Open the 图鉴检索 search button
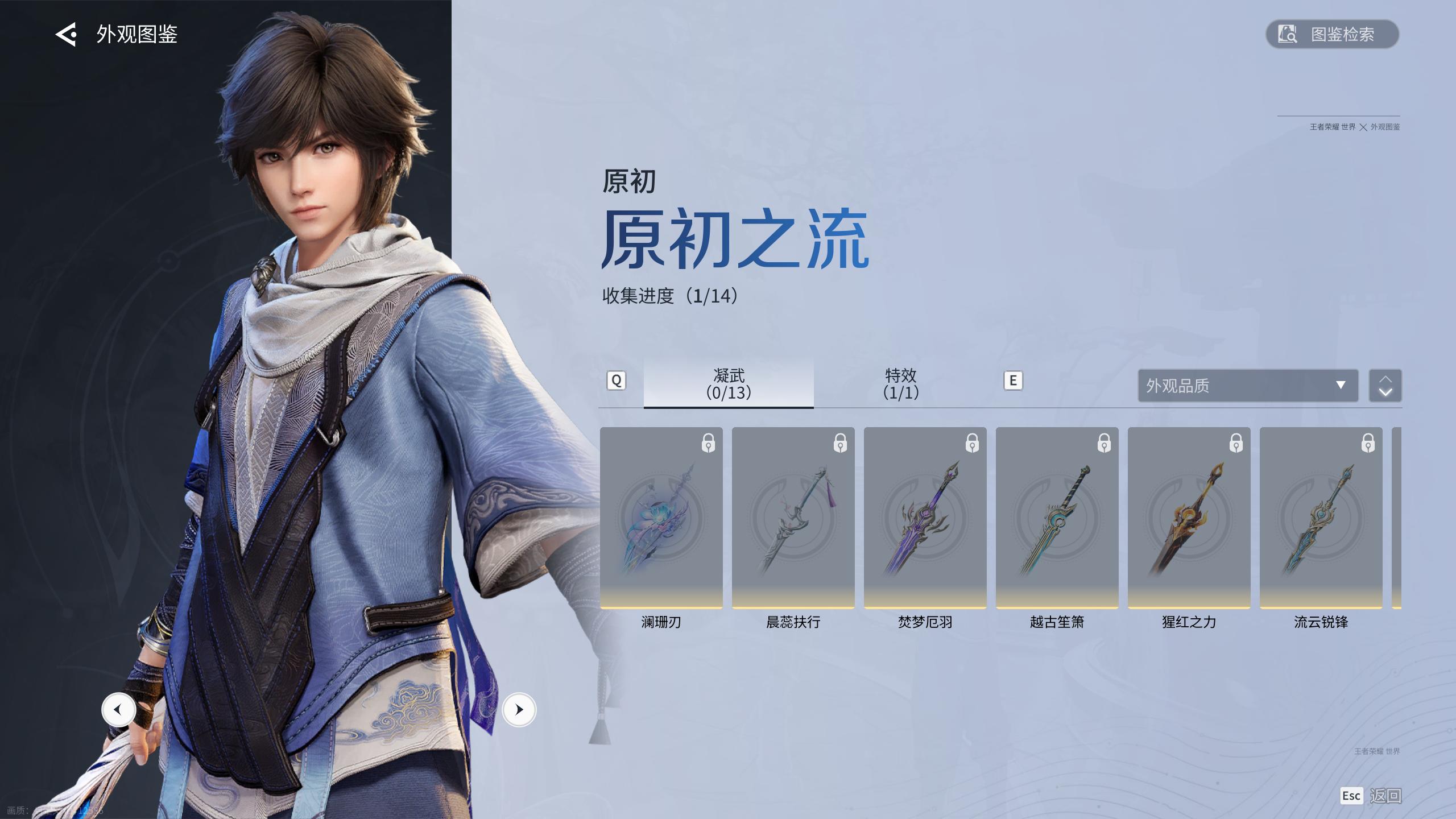The height and width of the screenshot is (819, 1456). click(1332, 35)
